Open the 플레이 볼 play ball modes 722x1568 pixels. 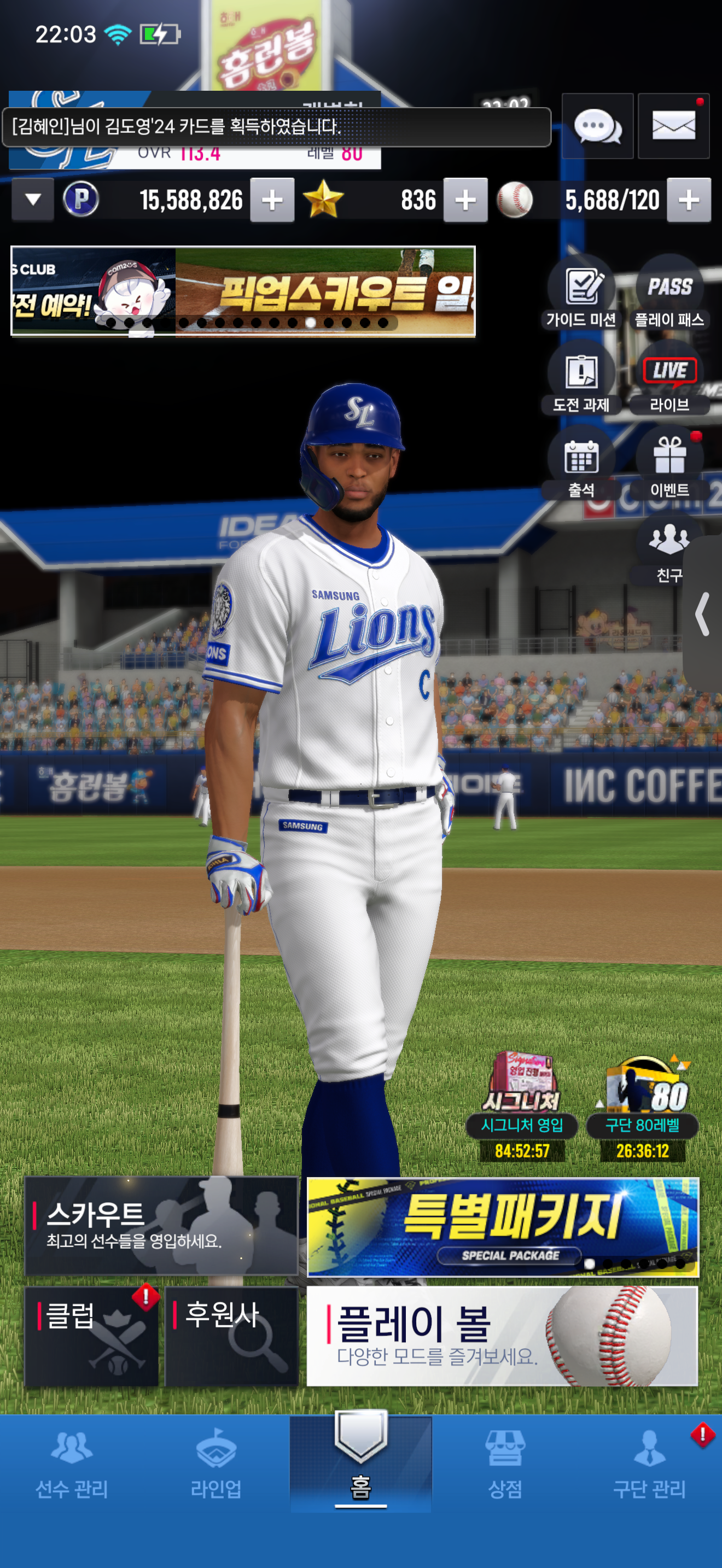[x=502, y=1336]
